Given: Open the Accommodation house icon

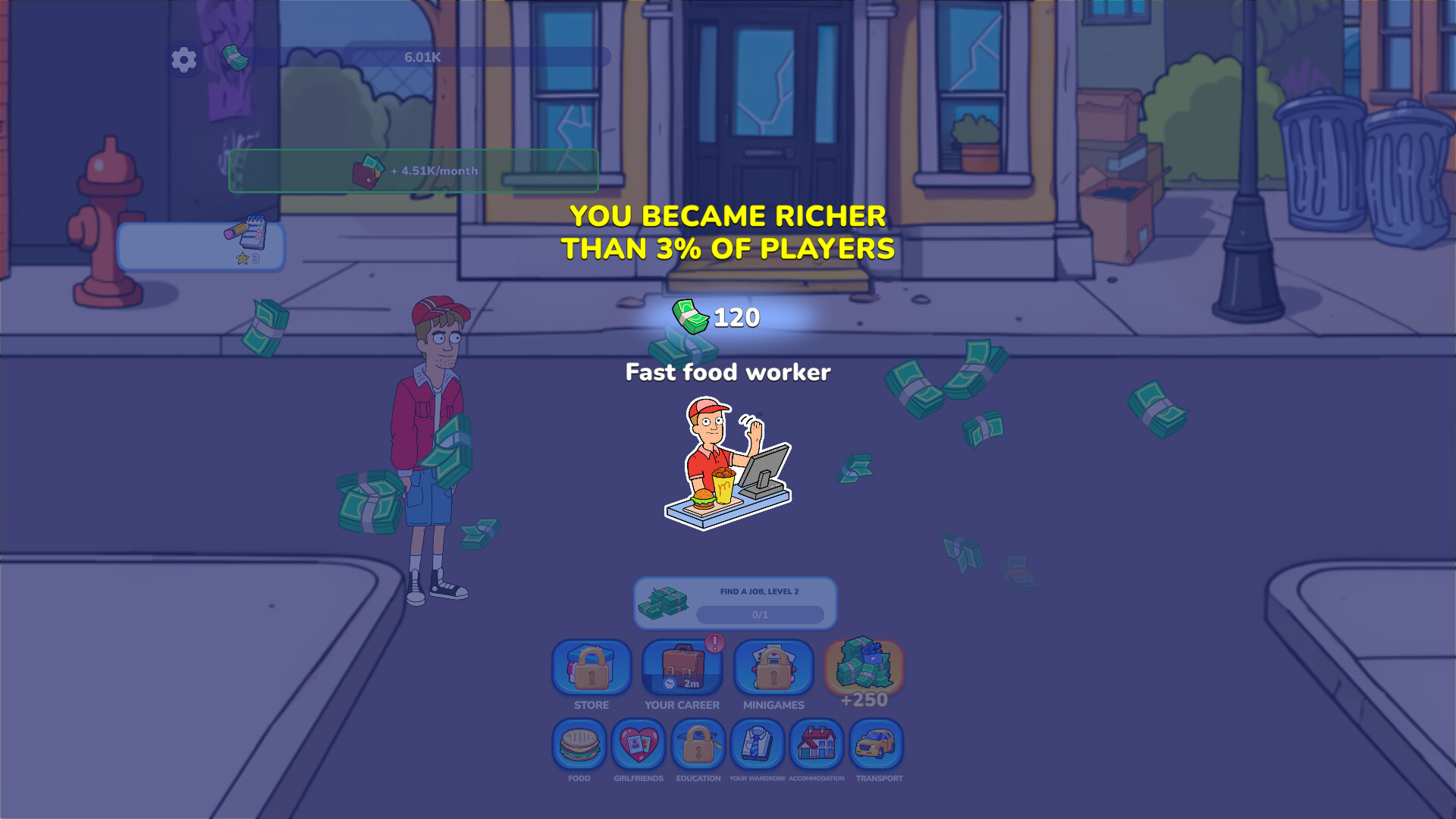Looking at the screenshot, I should (817, 745).
